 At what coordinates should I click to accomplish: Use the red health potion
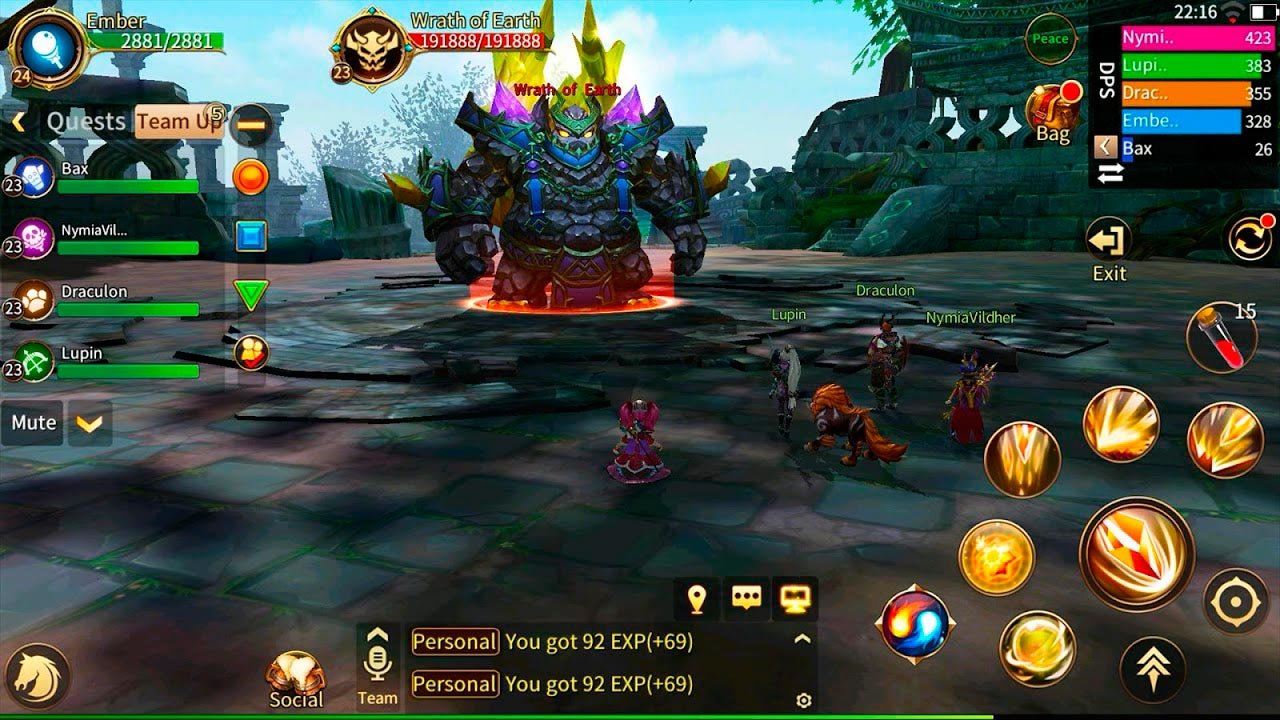pyautogui.click(x=1220, y=338)
